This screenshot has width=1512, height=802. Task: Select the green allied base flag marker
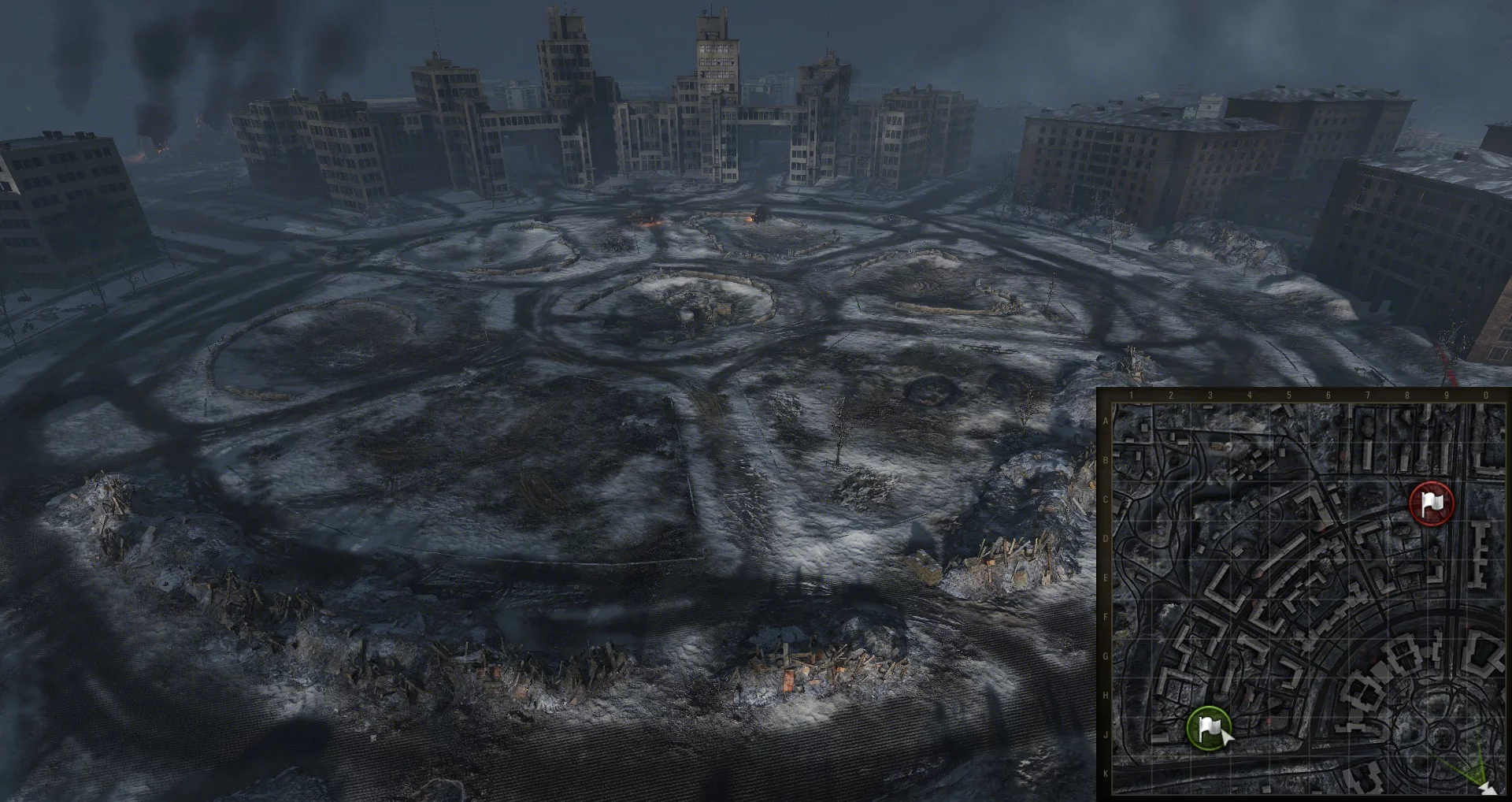pyautogui.click(x=1208, y=728)
